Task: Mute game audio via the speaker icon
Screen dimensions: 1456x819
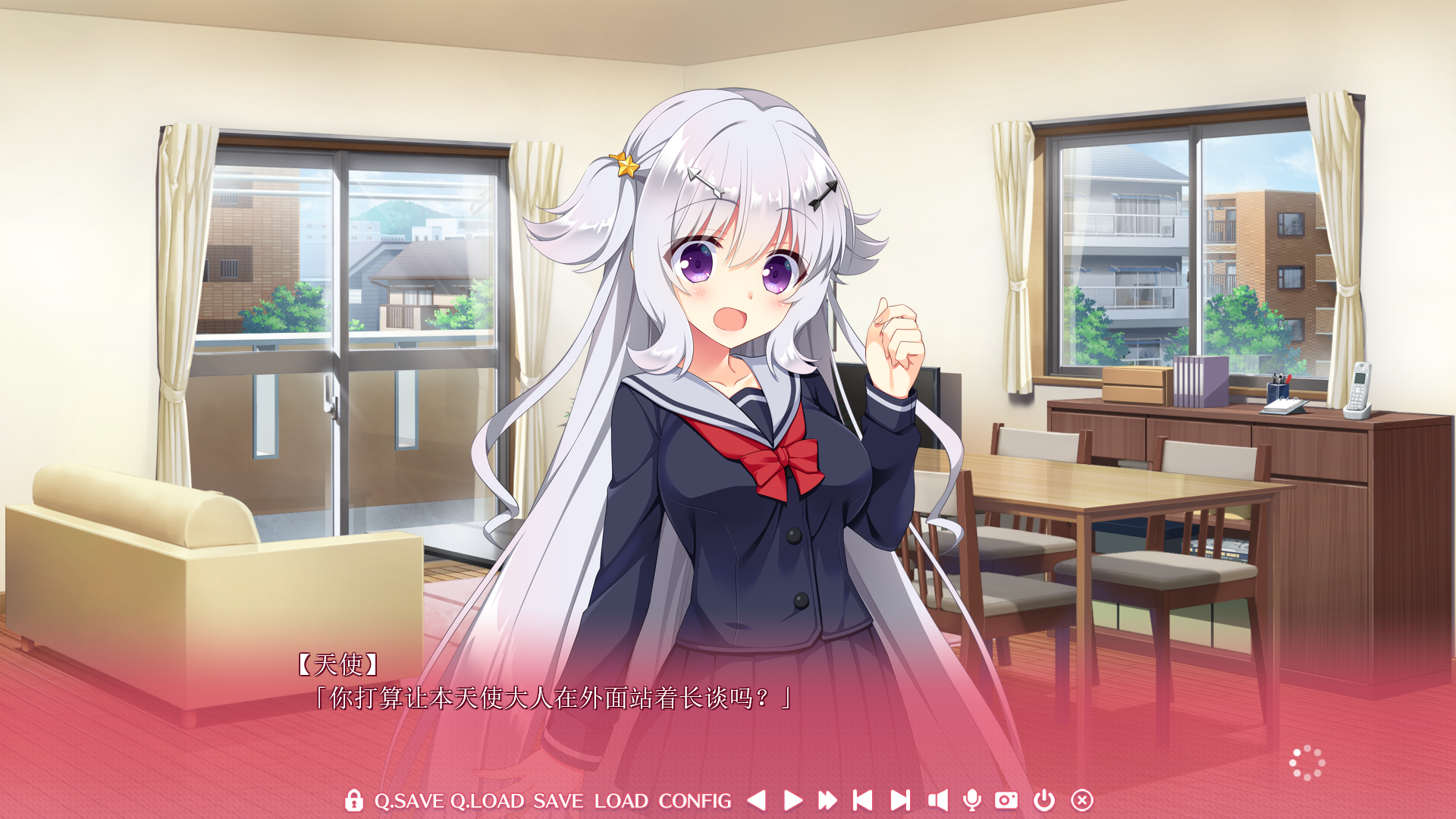Action: (x=937, y=800)
